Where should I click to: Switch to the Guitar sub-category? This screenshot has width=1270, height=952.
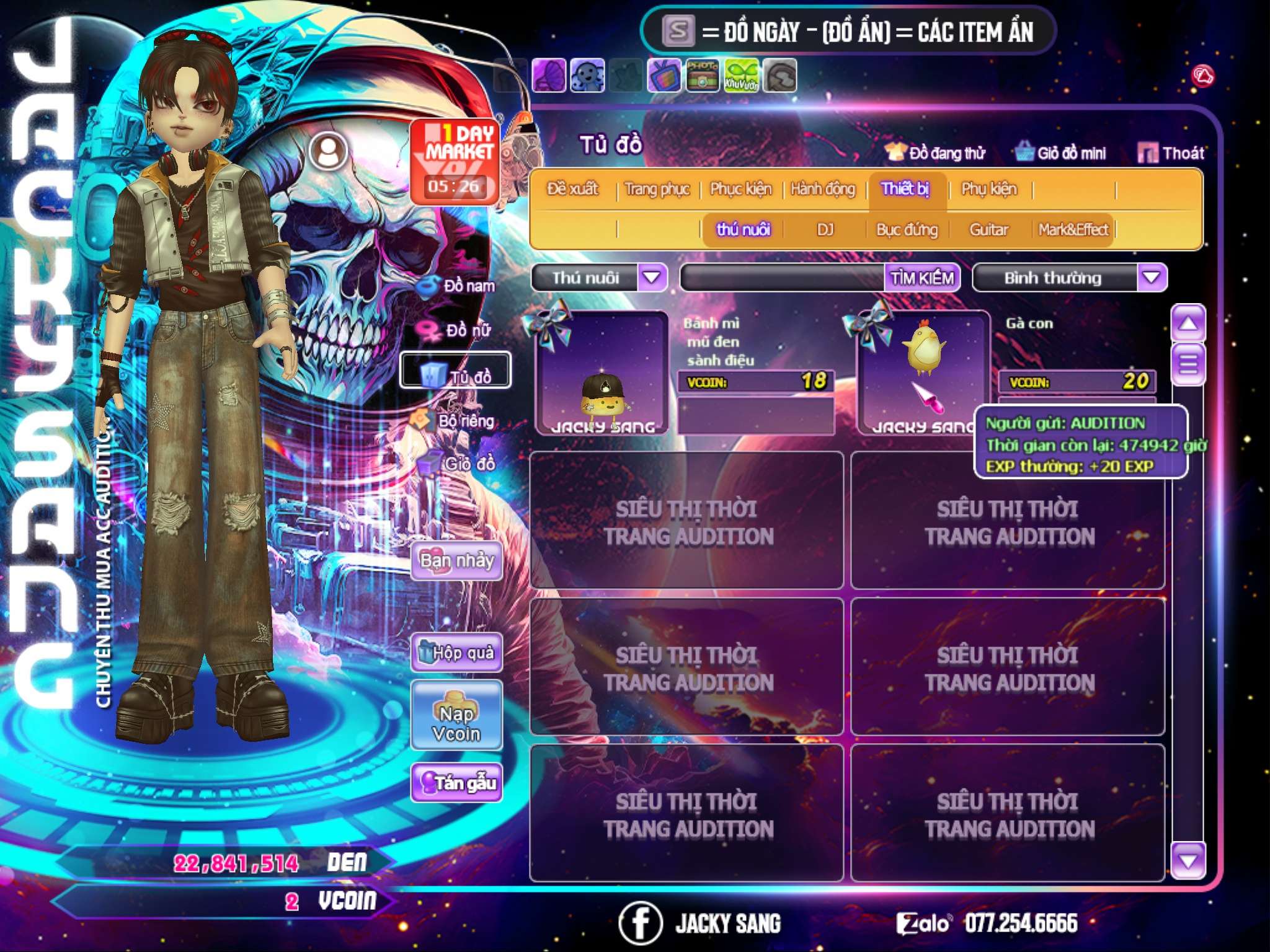pos(988,230)
